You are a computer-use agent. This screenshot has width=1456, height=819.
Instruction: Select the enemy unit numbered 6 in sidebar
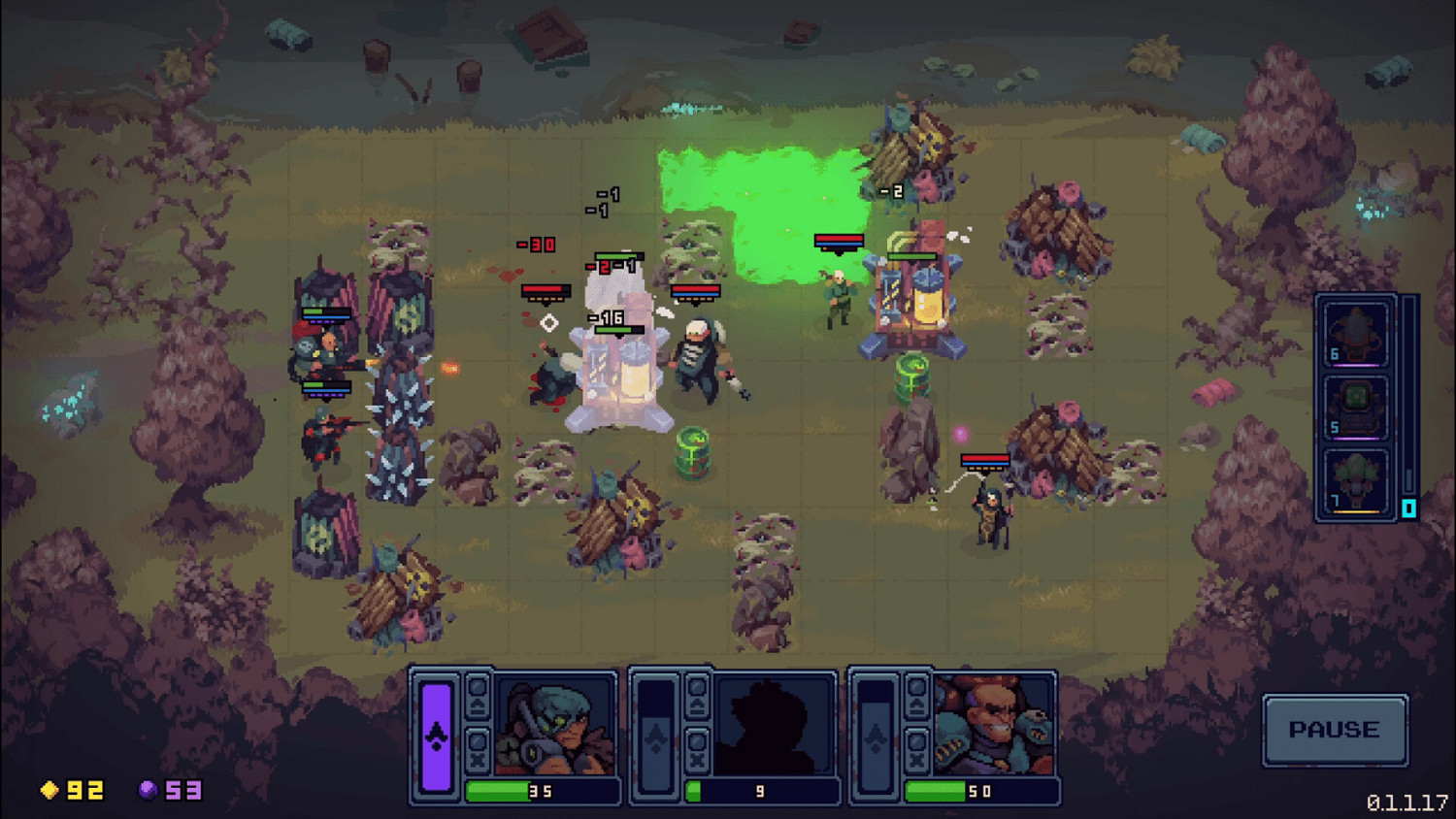coord(1355,335)
